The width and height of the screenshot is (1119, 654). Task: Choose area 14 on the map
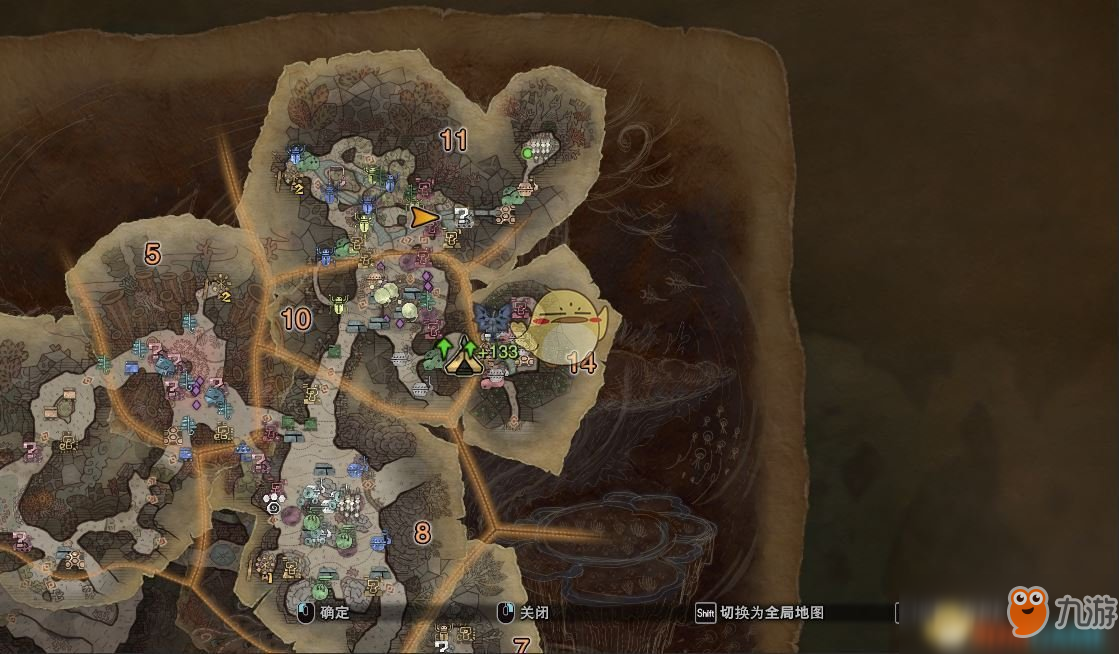pyautogui.click(x=582, y=362)
